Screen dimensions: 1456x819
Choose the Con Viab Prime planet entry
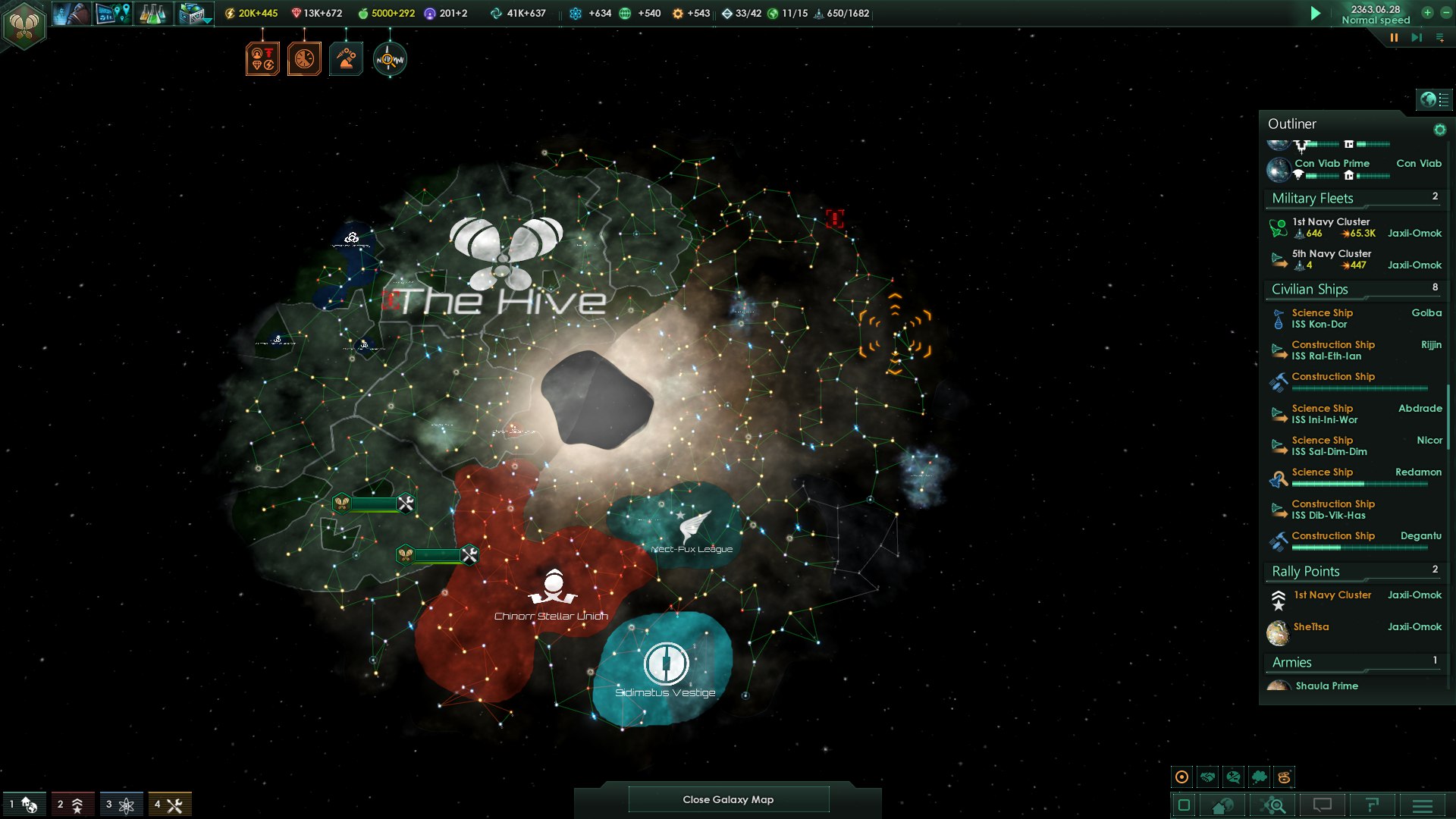point(1332,164)
